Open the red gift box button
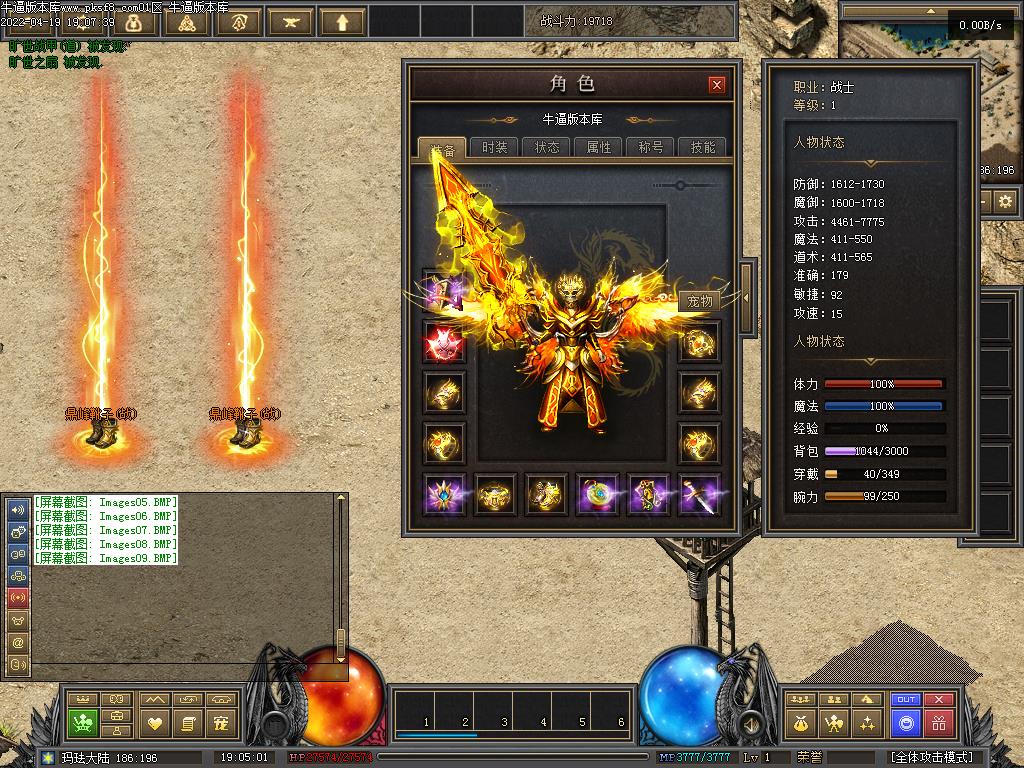 tap(938, 722)
